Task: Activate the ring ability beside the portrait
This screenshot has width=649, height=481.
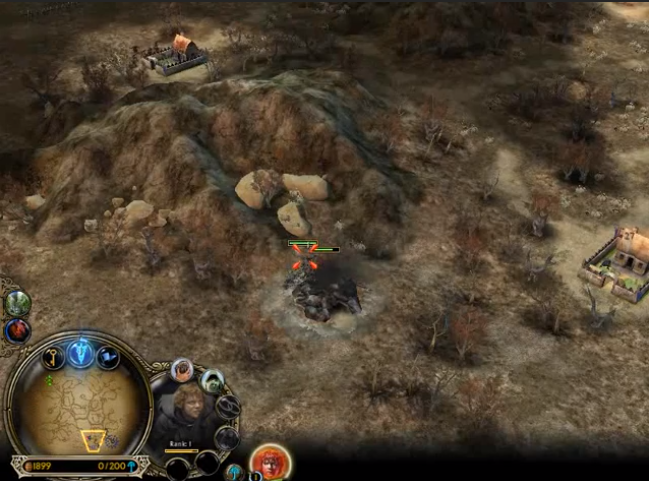Action: coord(228,407)
